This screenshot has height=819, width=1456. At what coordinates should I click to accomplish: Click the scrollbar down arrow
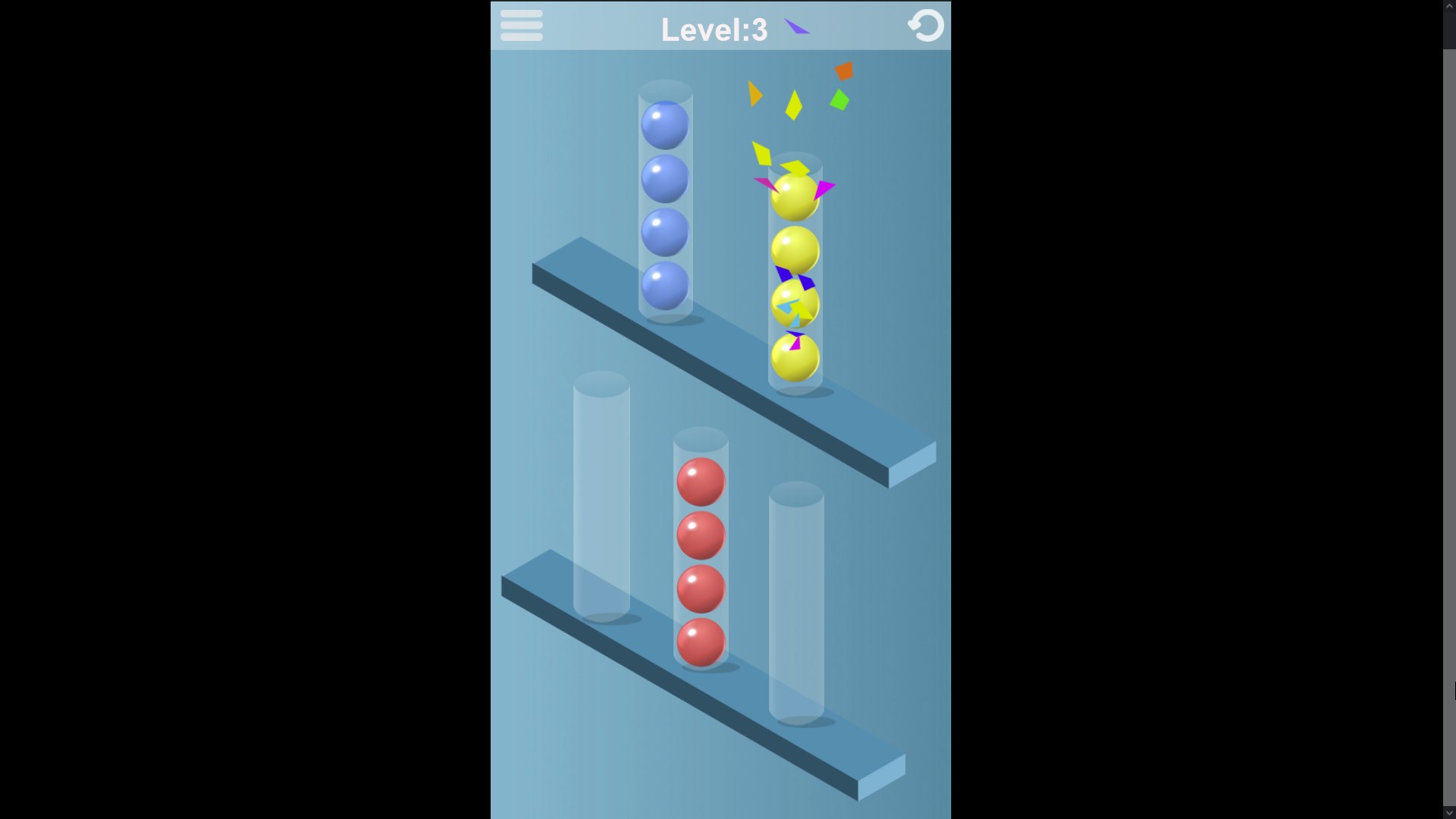(x=1451, y=813)
